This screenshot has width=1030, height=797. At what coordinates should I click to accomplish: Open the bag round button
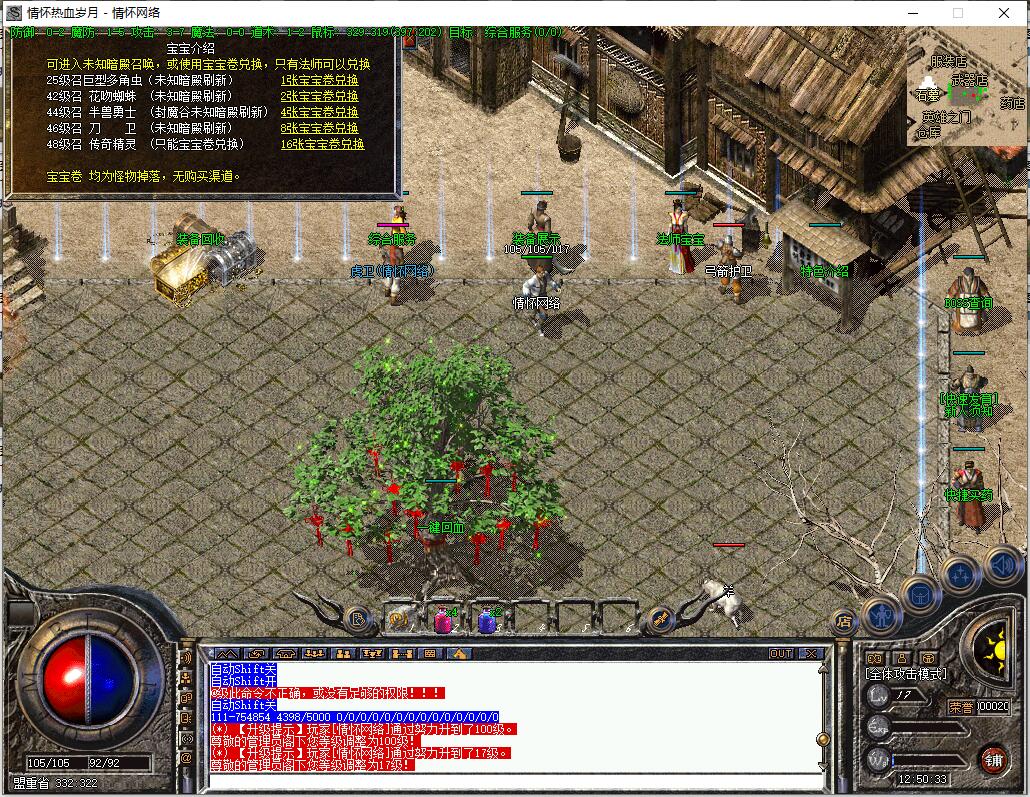921,594
